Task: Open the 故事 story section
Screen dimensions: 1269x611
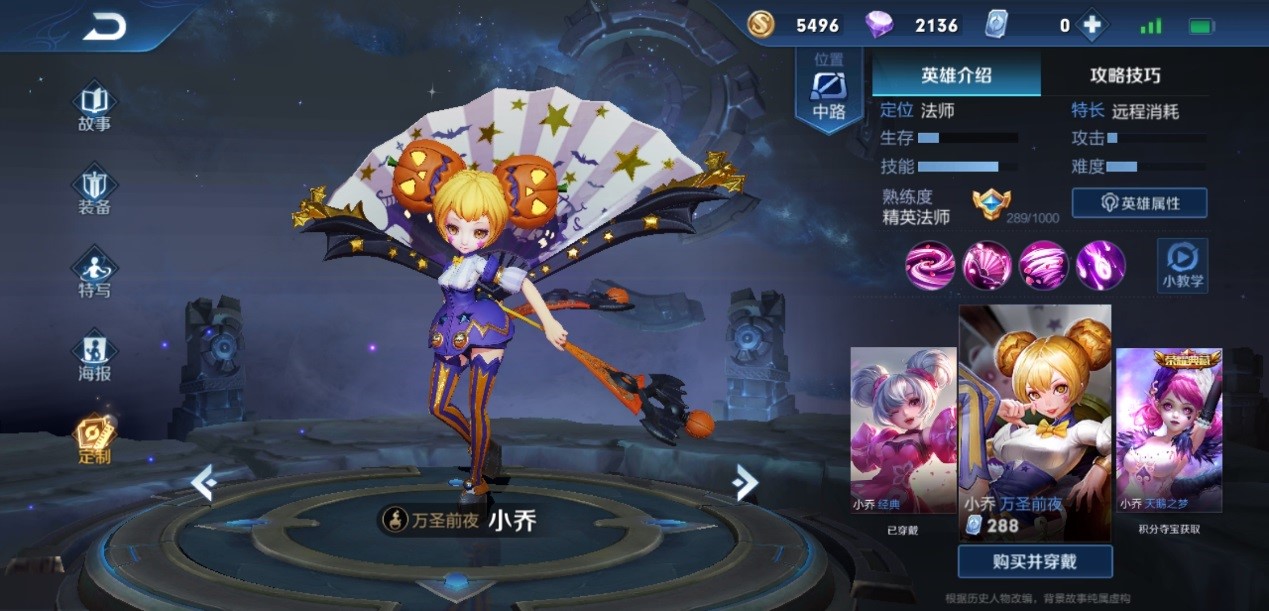Action: pos(95,108)
